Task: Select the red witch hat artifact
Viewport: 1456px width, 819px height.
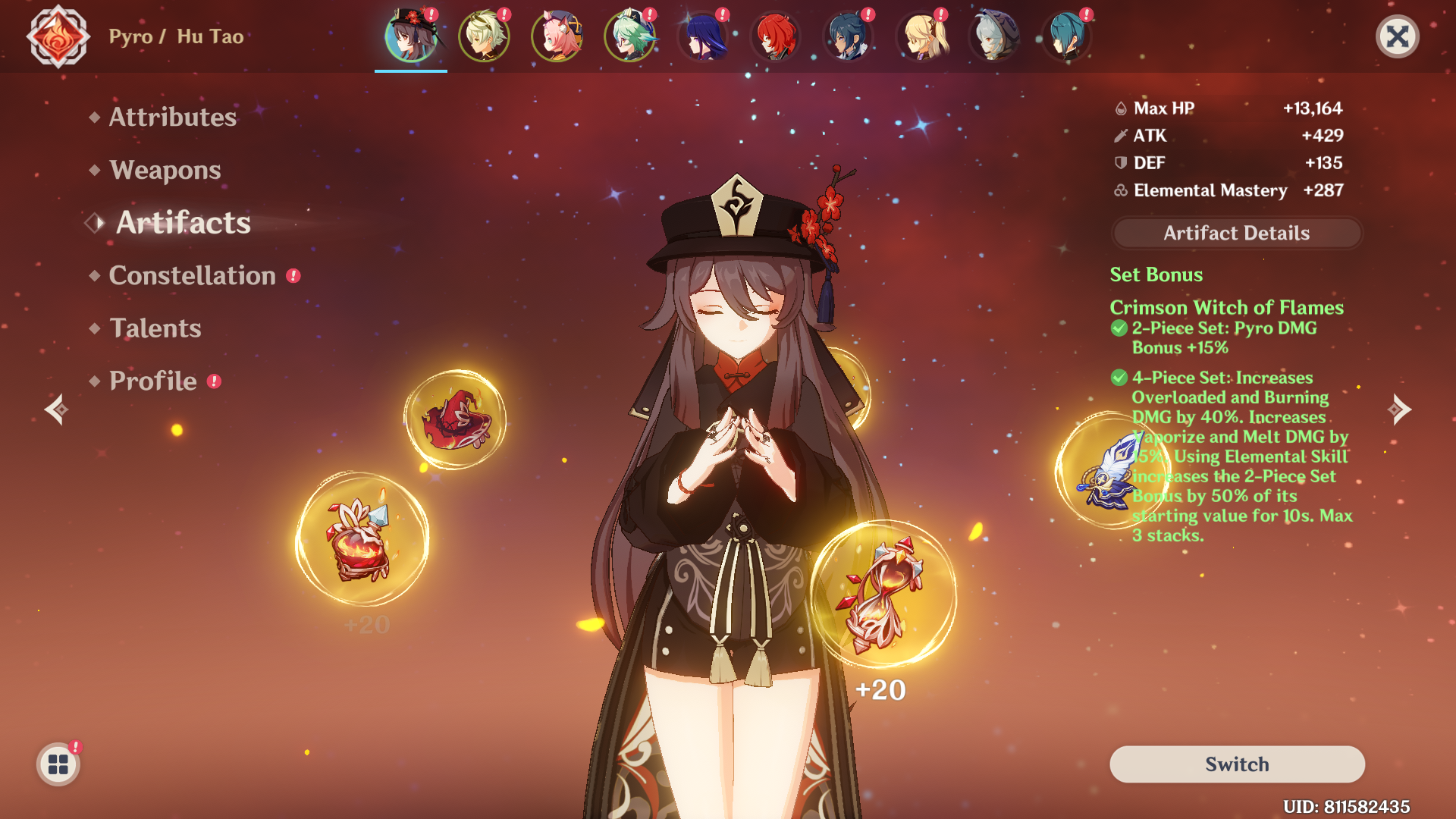Action: tap(456, 419)
